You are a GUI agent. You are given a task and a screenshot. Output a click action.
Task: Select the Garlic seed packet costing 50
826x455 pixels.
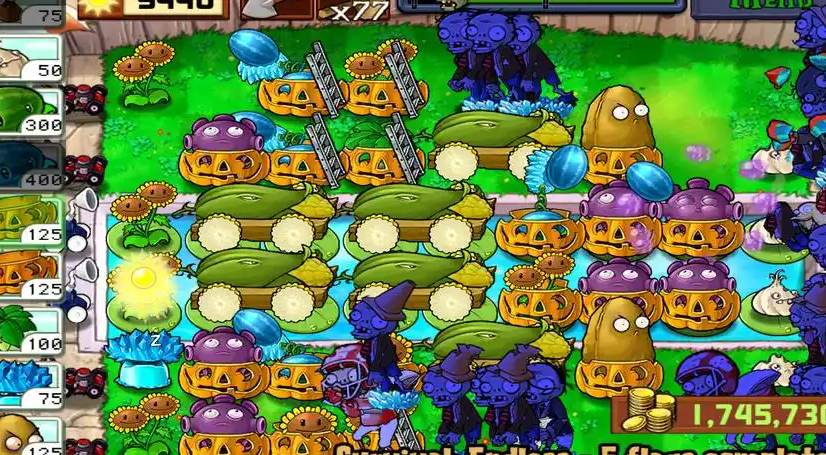click(30, 60)
